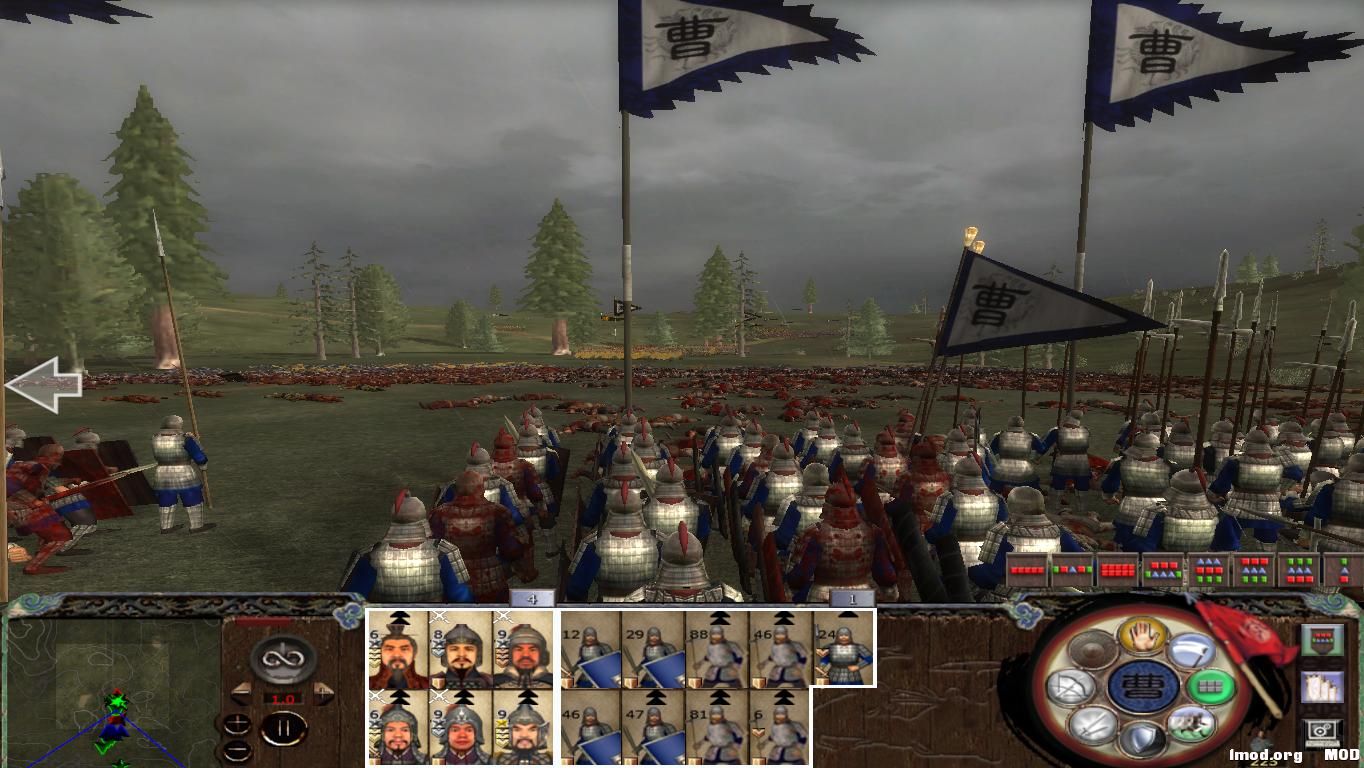Toggle guard mode with the shield icon
The image size is (1364, 768).
pos(1144,740)
